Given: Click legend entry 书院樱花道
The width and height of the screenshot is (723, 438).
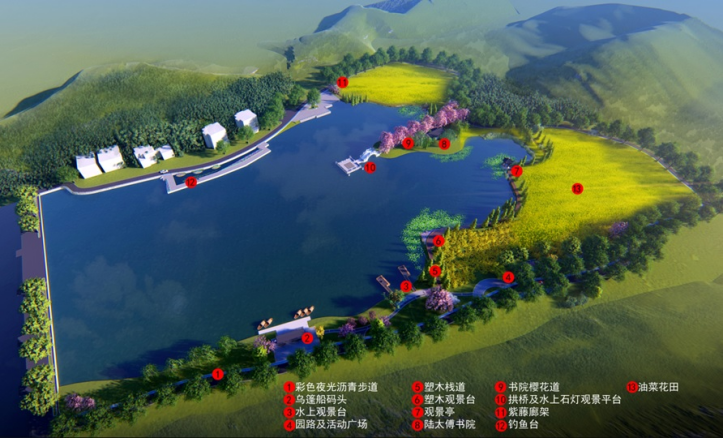Looking at the screenshot, I should (x=534, y=386).
